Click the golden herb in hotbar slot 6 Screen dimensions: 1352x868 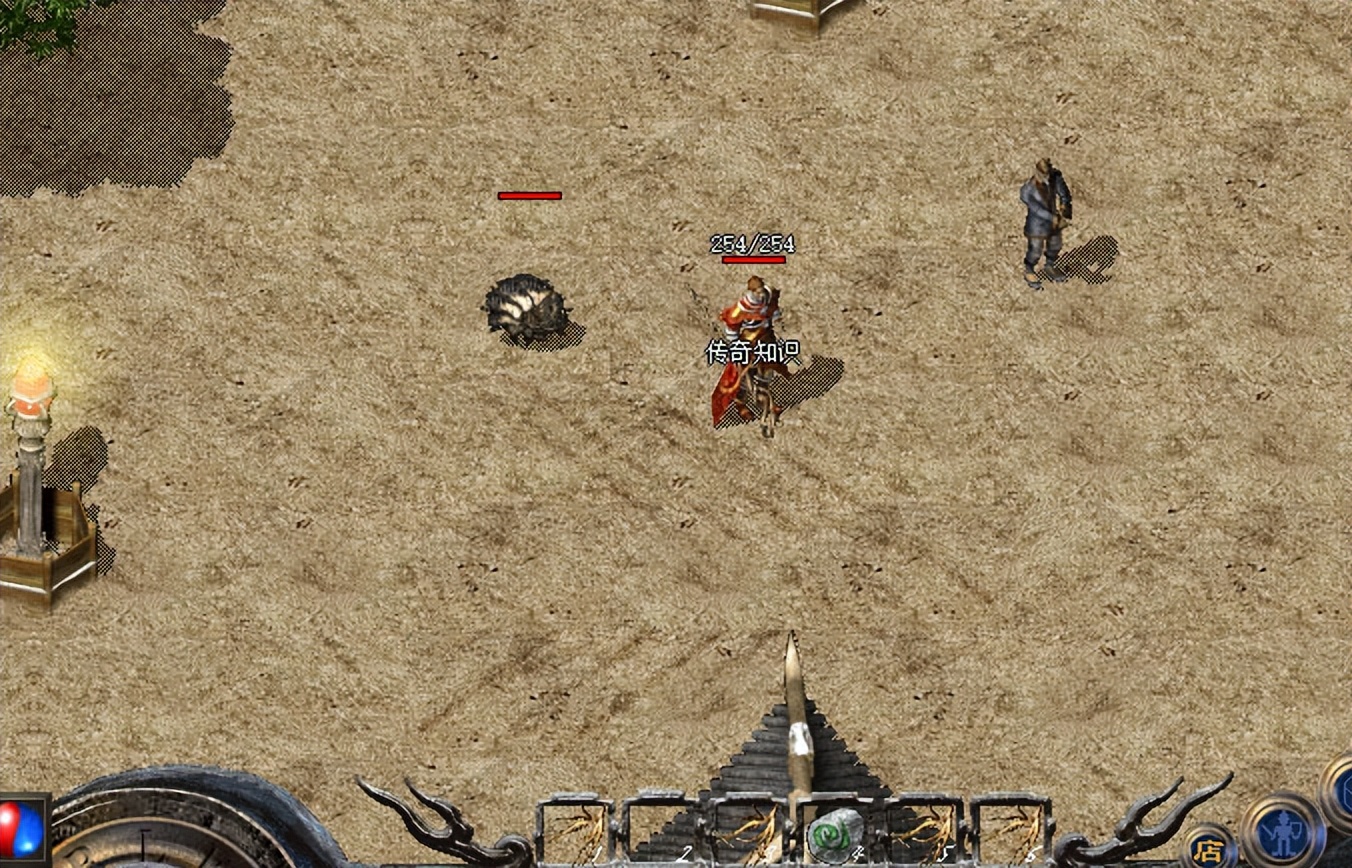click(1011, 831)
